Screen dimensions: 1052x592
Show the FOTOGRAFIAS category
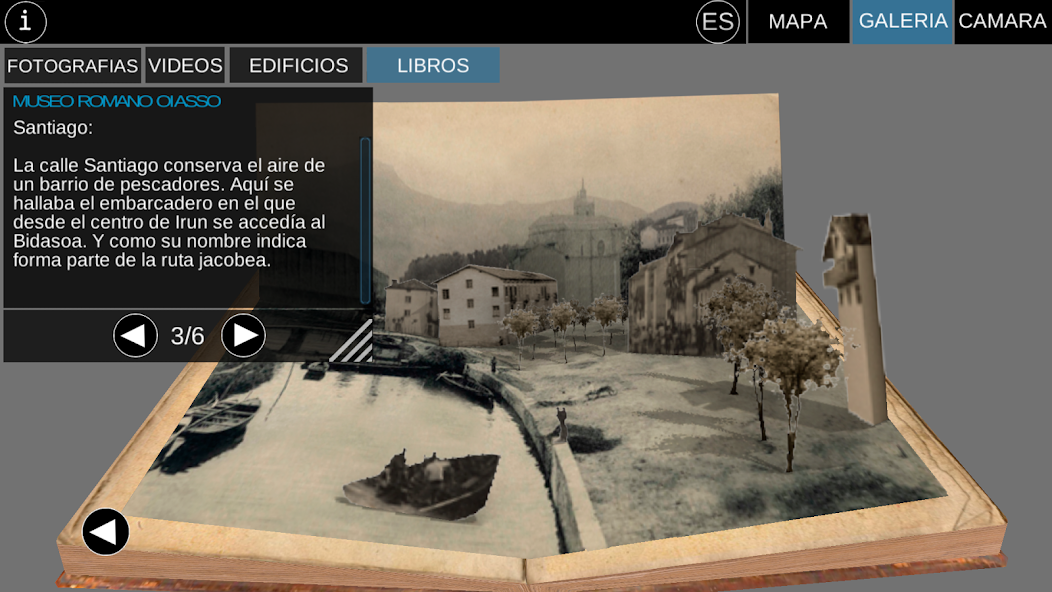pyautogui.click(x=72, y=66)
